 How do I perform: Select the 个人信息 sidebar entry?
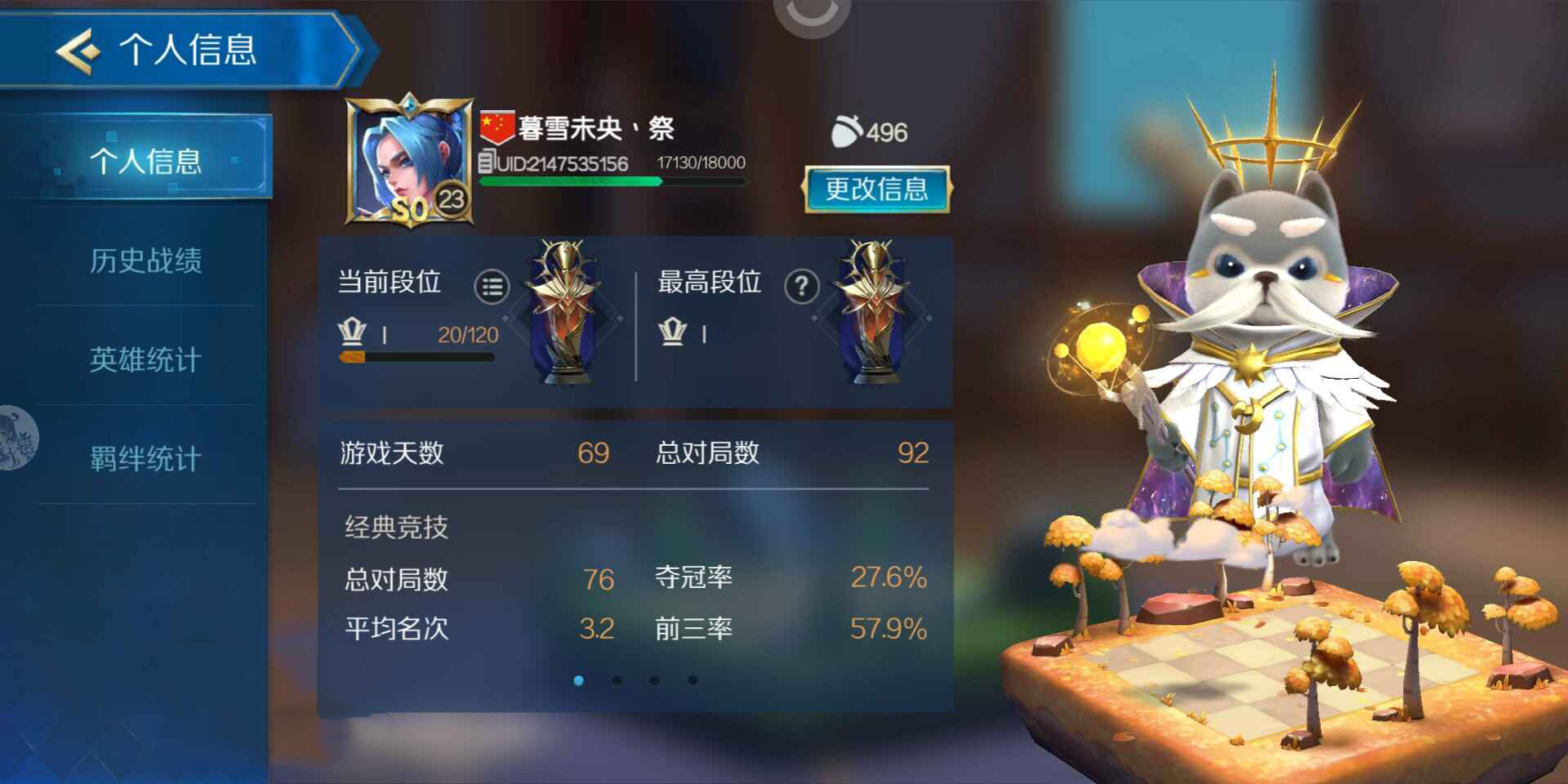click(150, 162)
